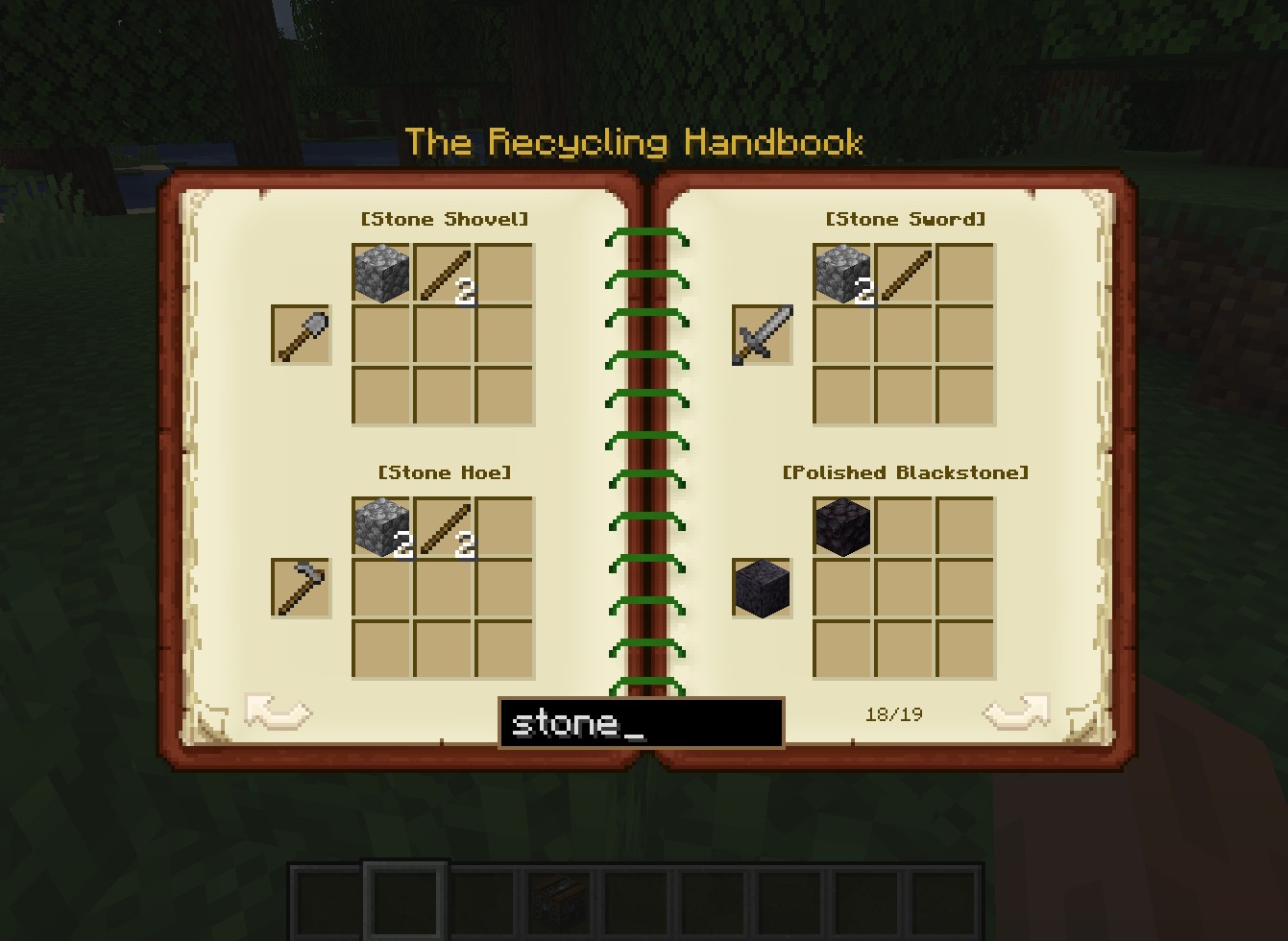Click the stick in the Stone Sword recipe
The height and width of the screenshot is (941, 1288).
click(905, 274)
